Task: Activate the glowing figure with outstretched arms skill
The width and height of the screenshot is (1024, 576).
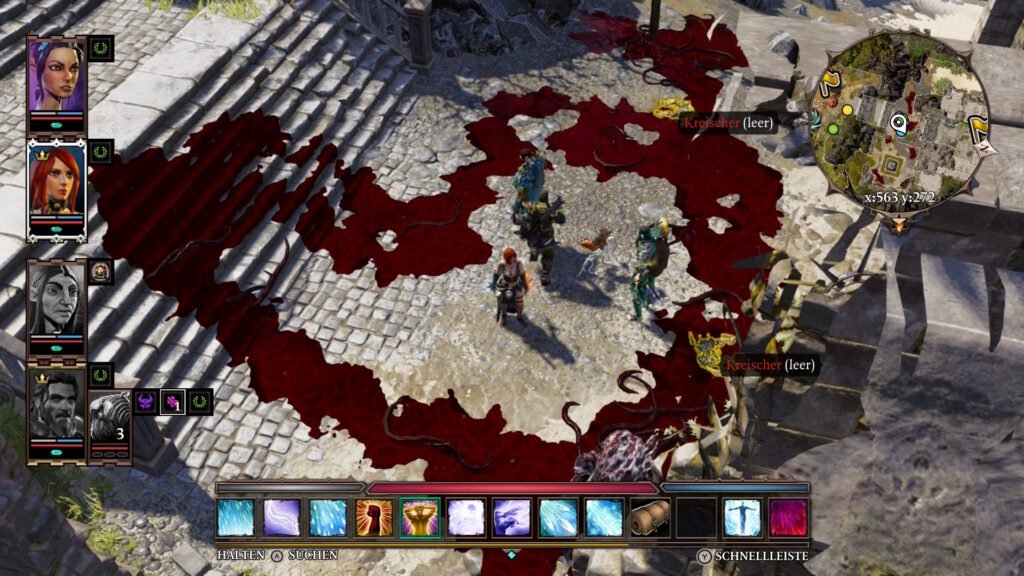Action: point(742,518)
